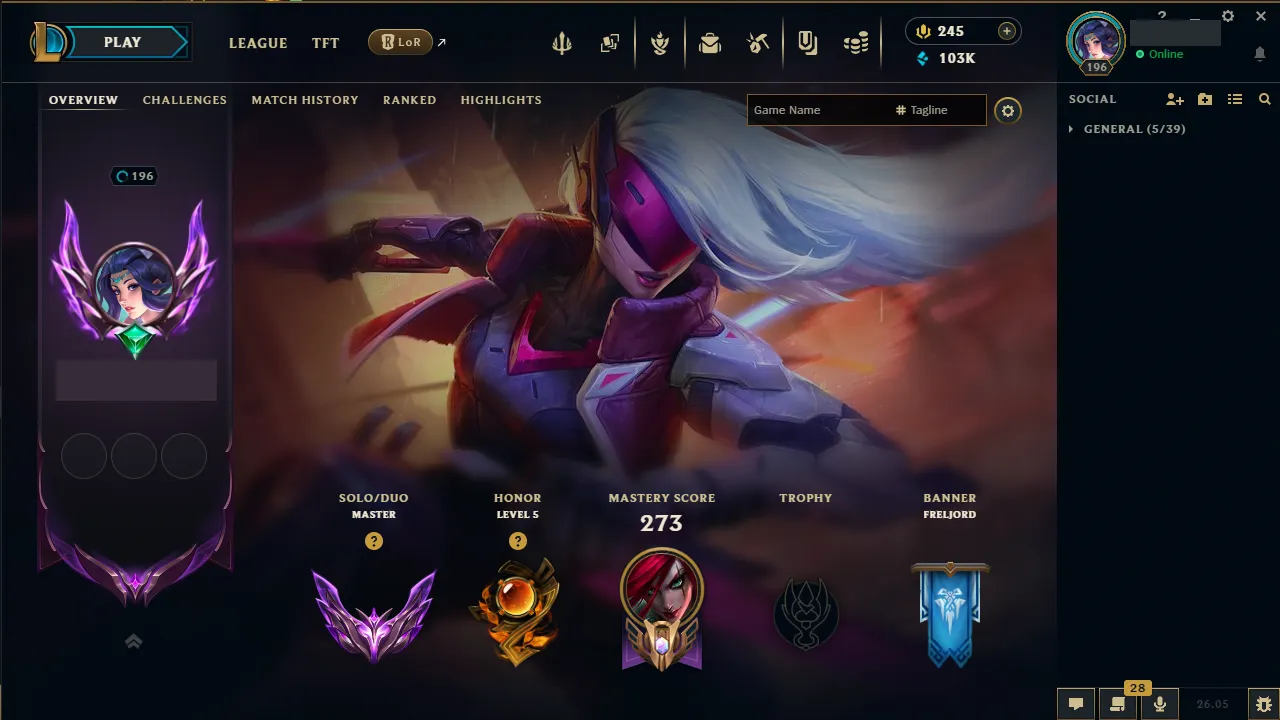Open Your Shop card icon
The height and width of the screenshot is (720, 1280).
[x=808, y=42]
